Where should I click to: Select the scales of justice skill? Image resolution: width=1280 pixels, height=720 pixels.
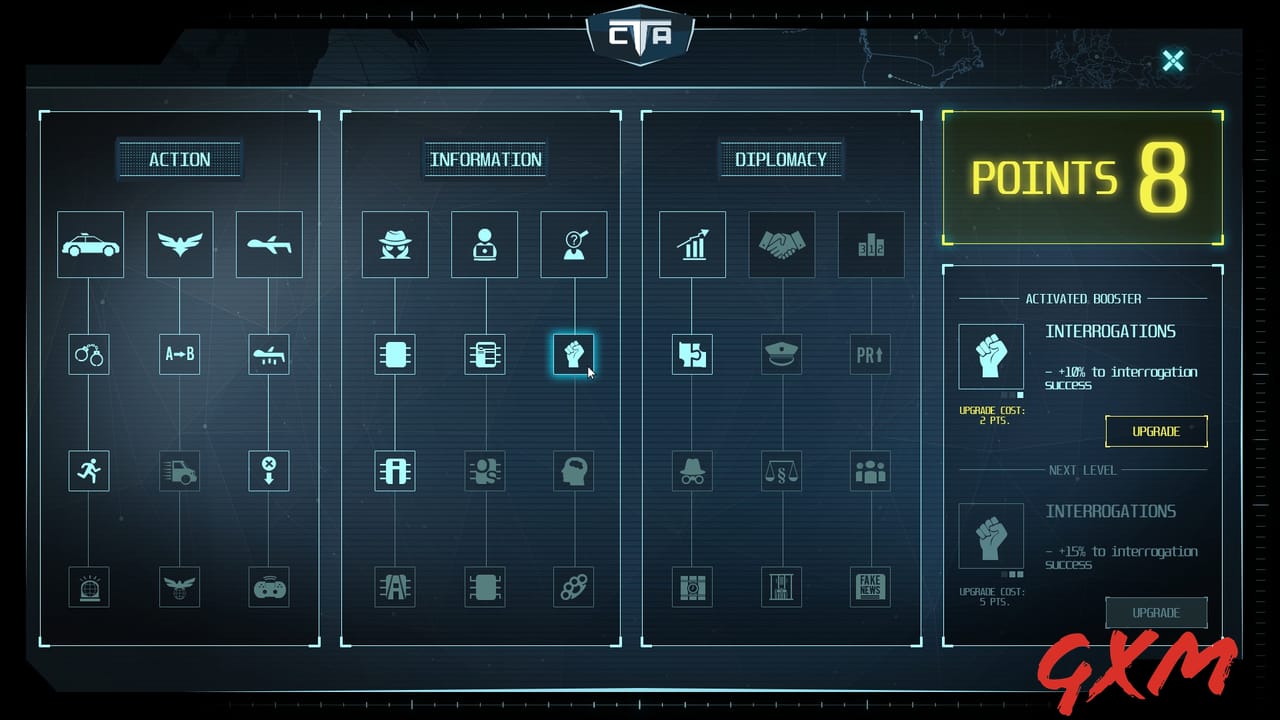click(781, 471)
